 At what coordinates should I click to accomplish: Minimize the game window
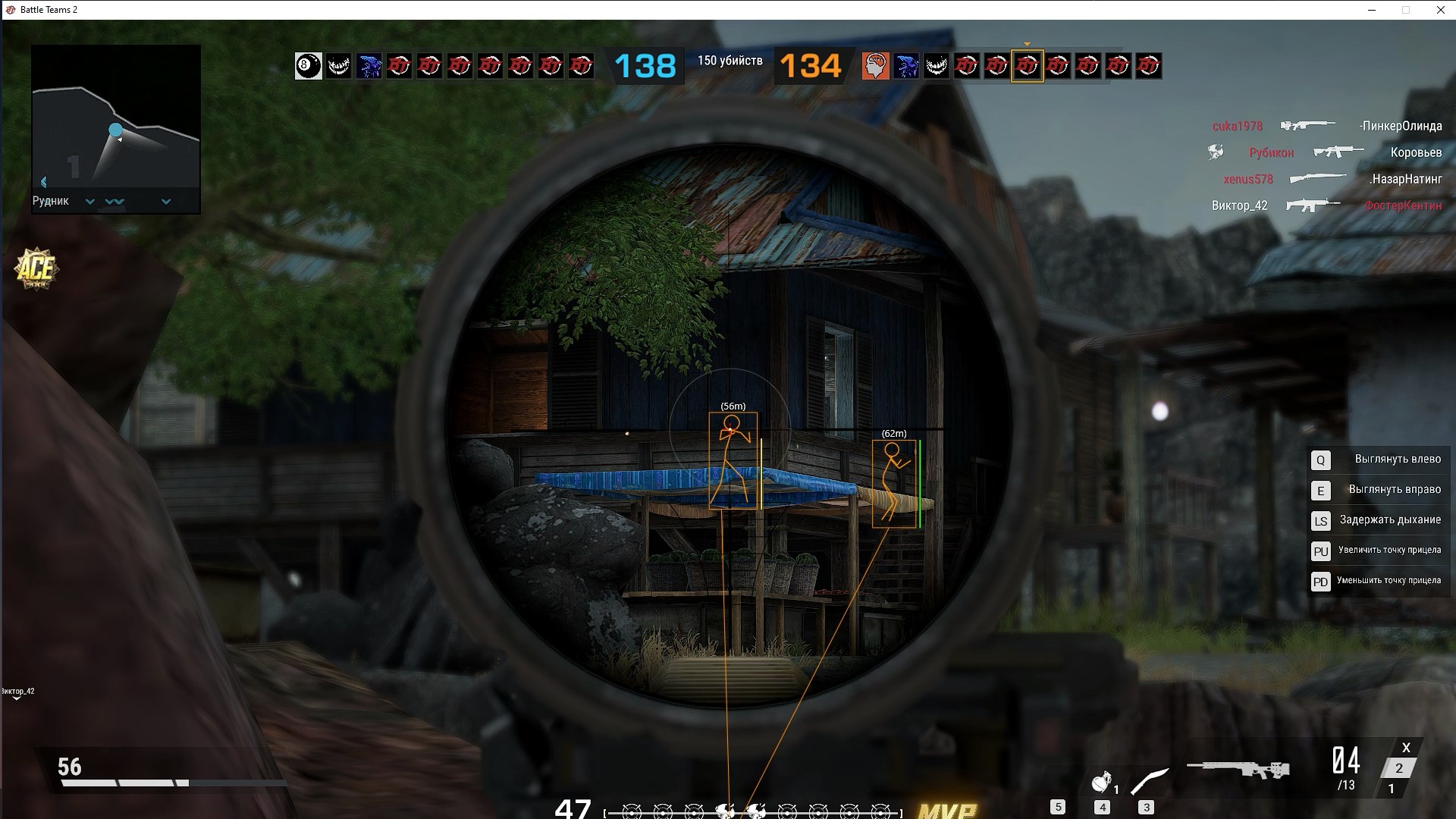[1371, 10]
